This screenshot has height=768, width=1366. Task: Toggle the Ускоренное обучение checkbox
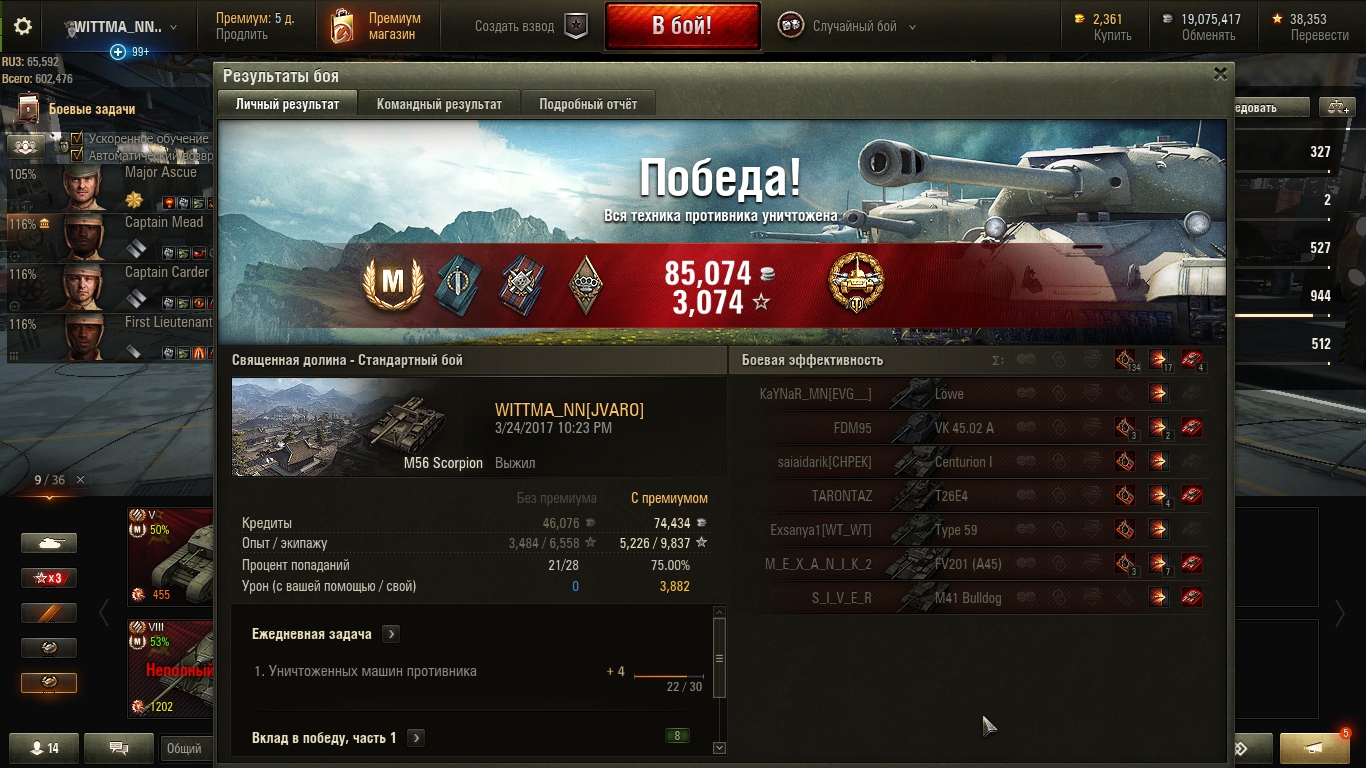tap(77, 139)
